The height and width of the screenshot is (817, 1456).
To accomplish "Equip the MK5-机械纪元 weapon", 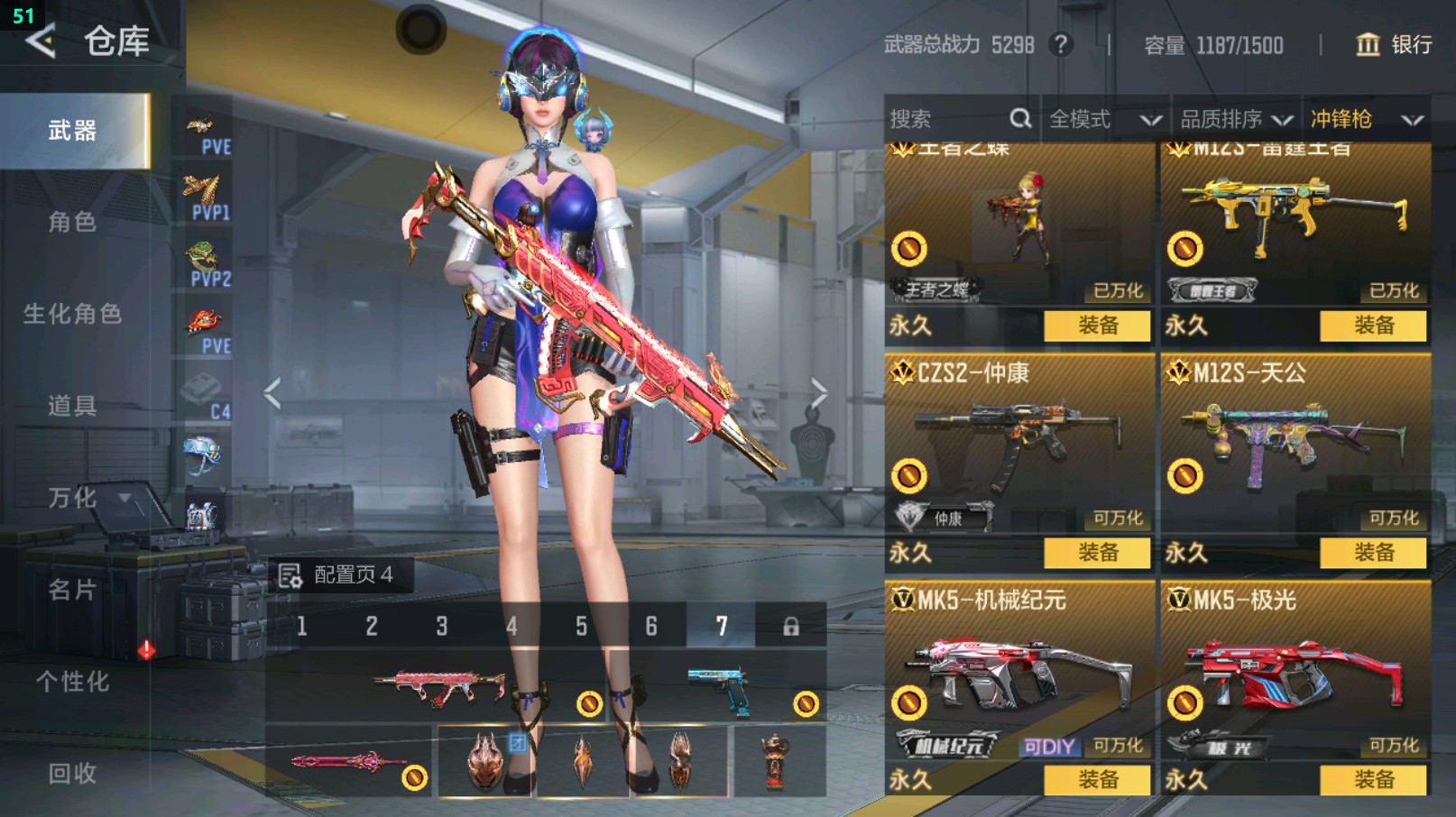I will 1097,780.
